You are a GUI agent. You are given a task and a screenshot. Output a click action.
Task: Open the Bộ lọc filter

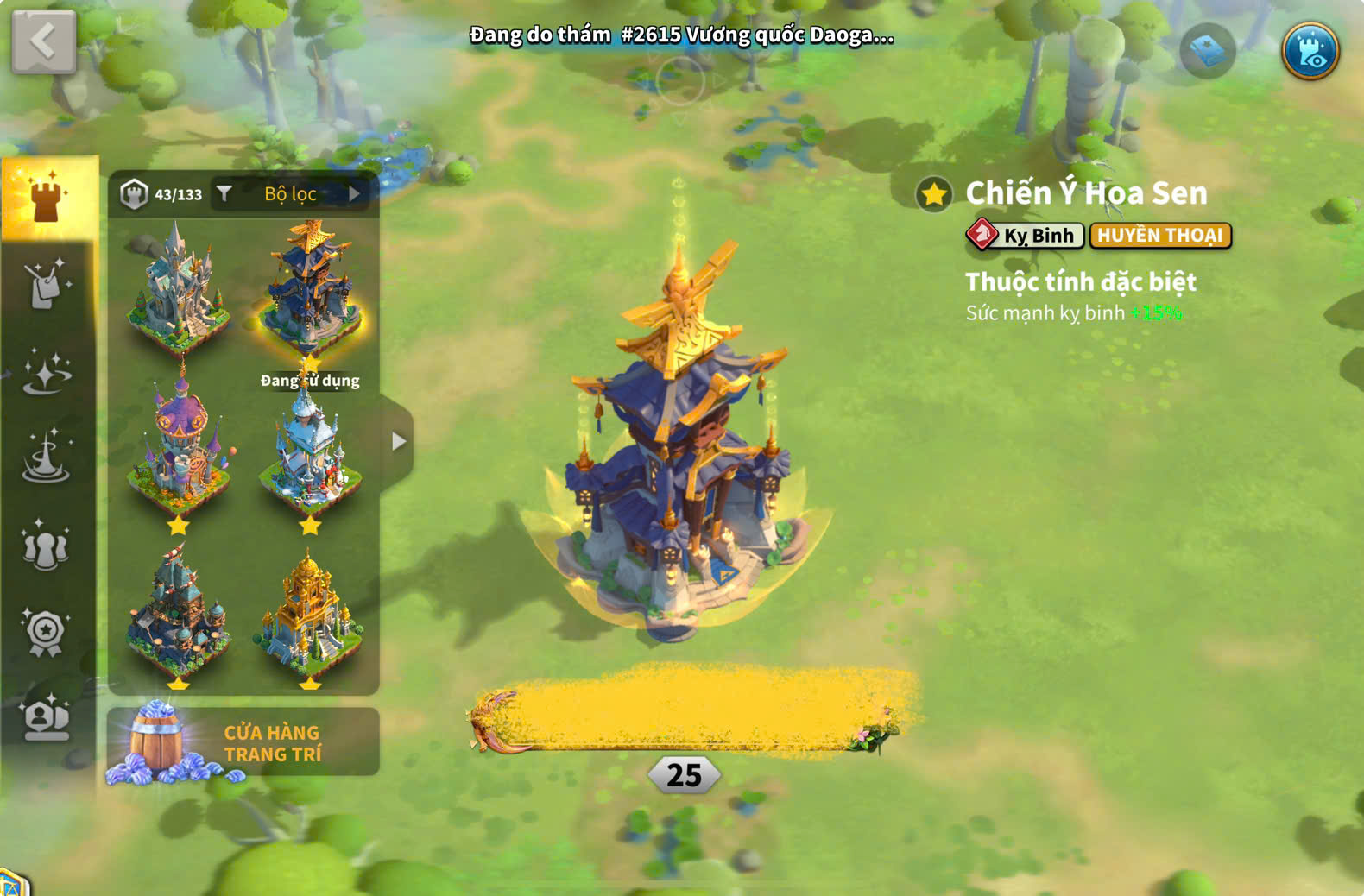[x=290, y=194]
